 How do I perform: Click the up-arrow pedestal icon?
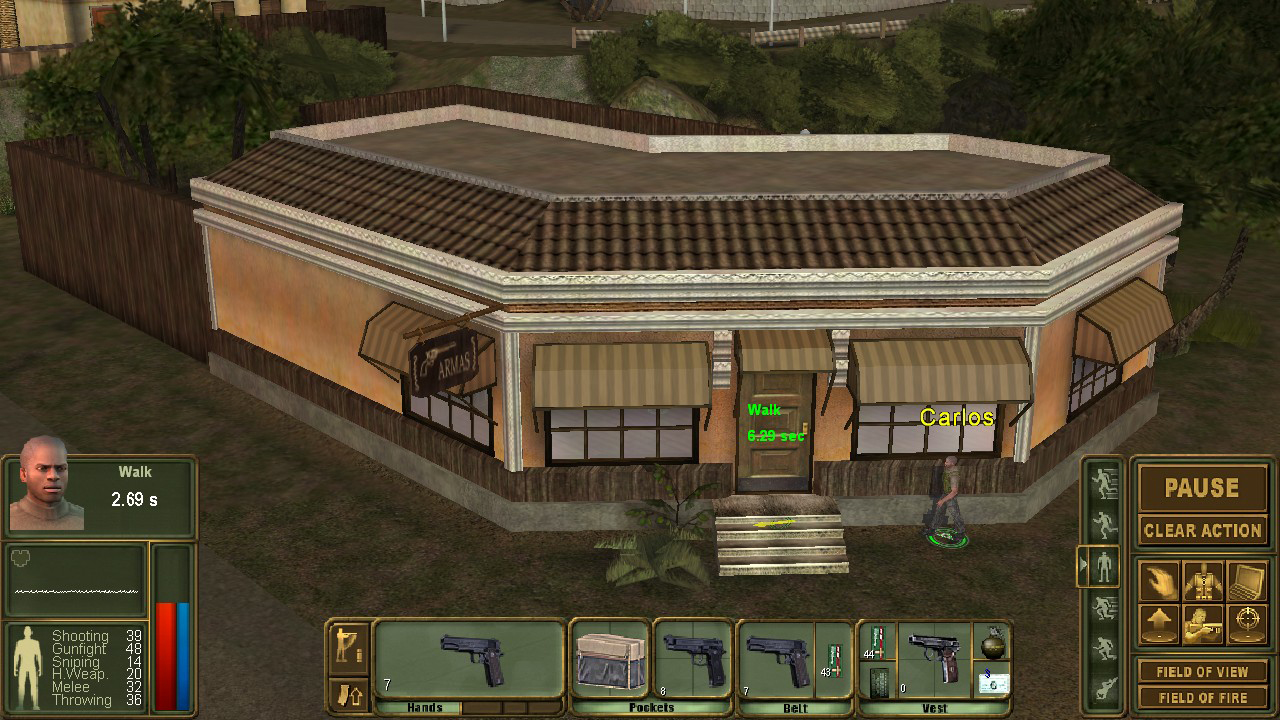(x=1160, y=624)
